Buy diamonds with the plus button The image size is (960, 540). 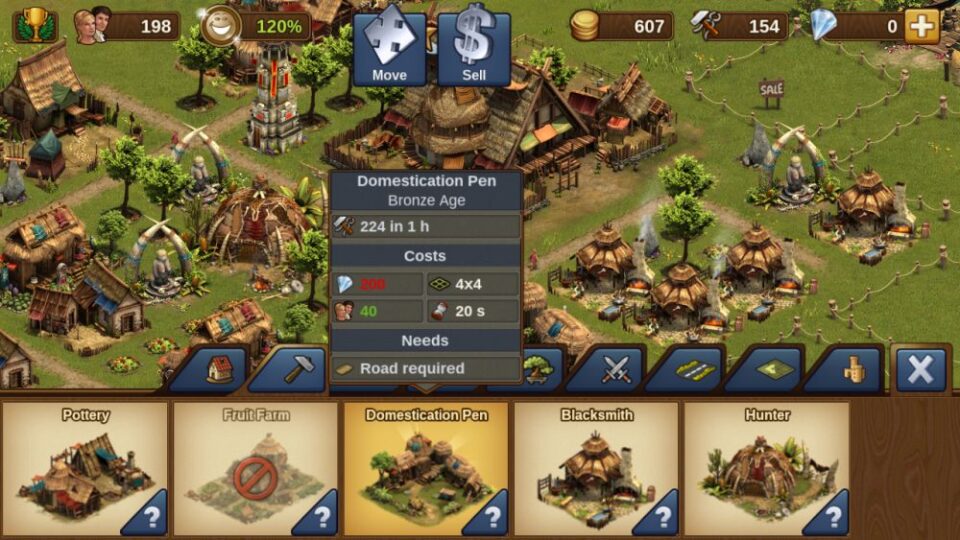tap(921, 26)
